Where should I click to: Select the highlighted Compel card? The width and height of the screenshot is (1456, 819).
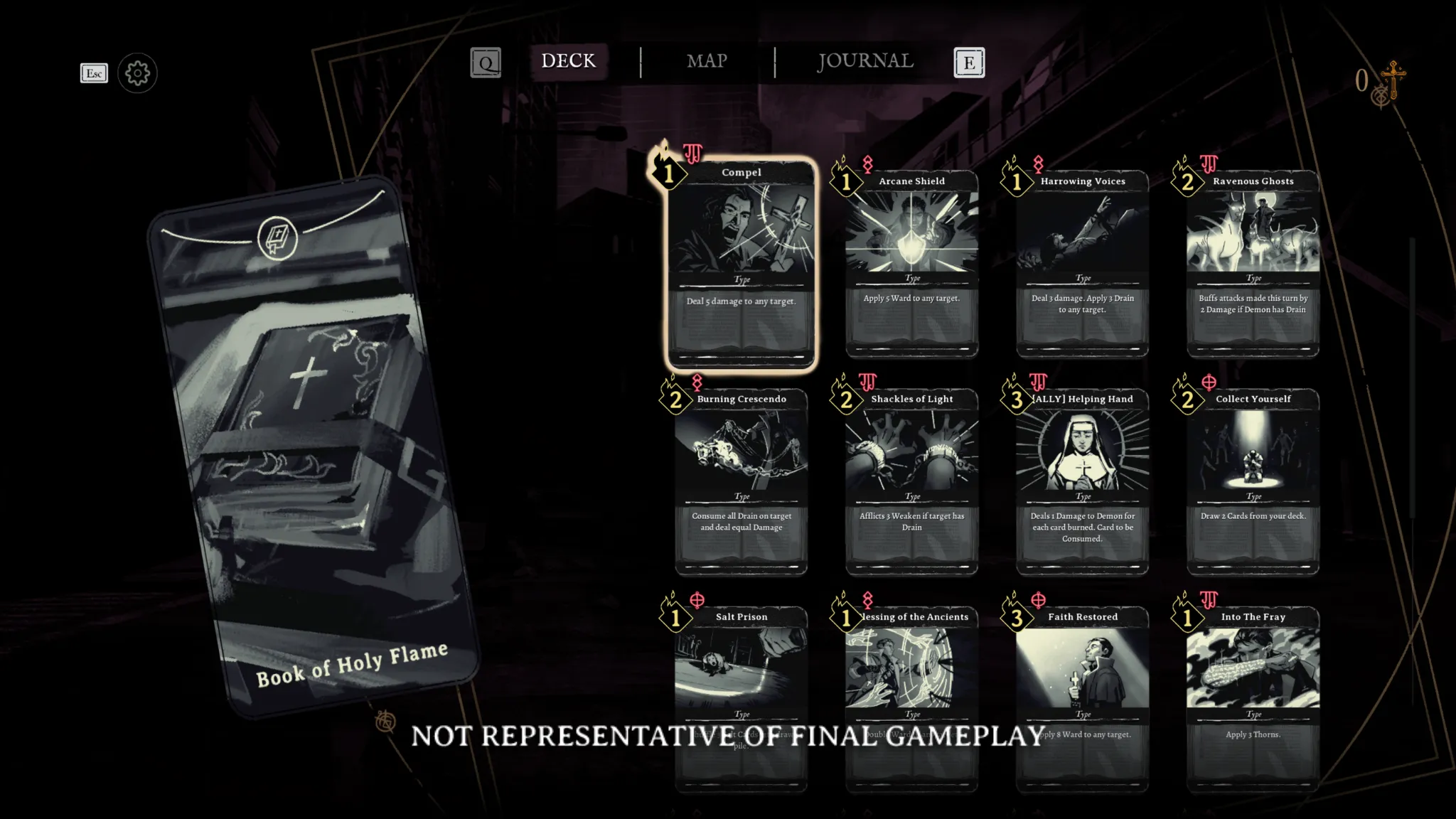[x=742, y=263]
